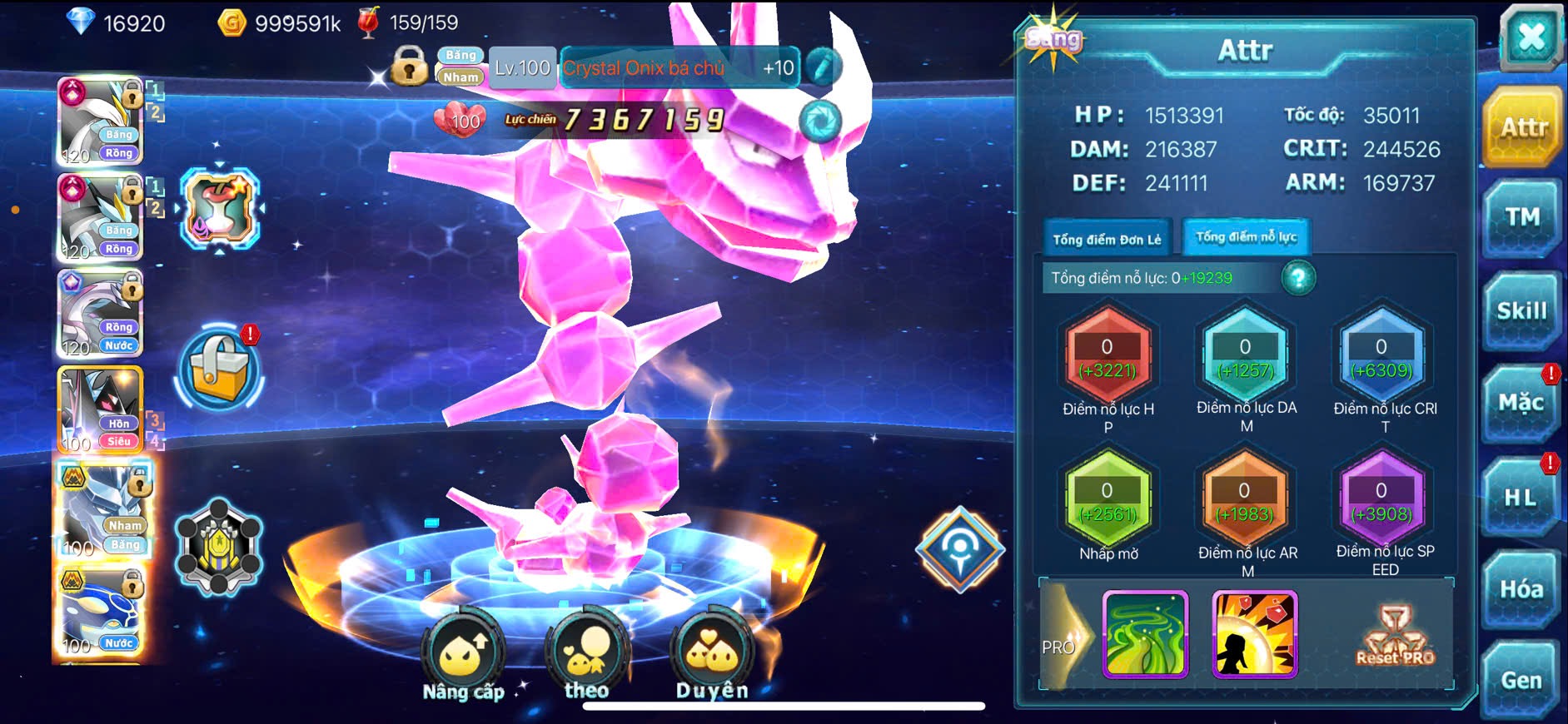The image size is (1568, 724).
Task: Select the Tổng điểm nỗ lực tab
Action: point(1246,237)
